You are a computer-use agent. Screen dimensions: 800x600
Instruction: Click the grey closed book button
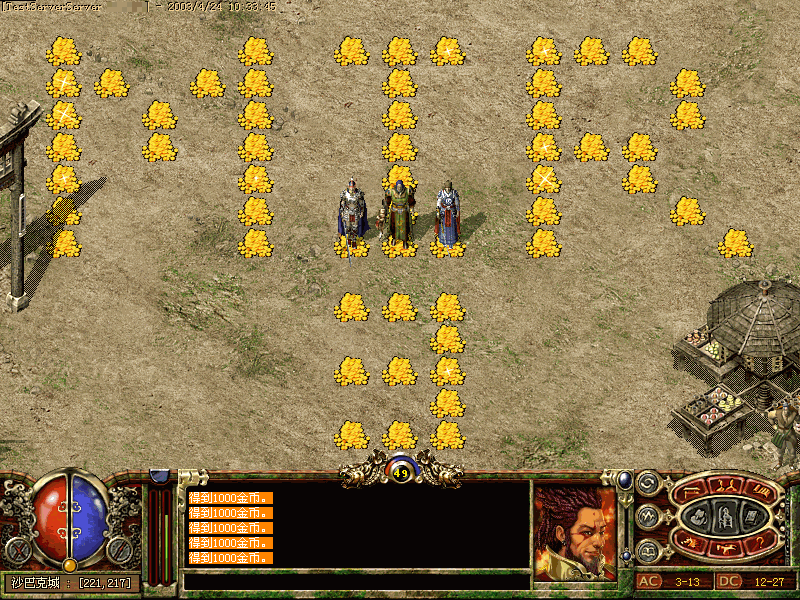[x=749, y=516]
